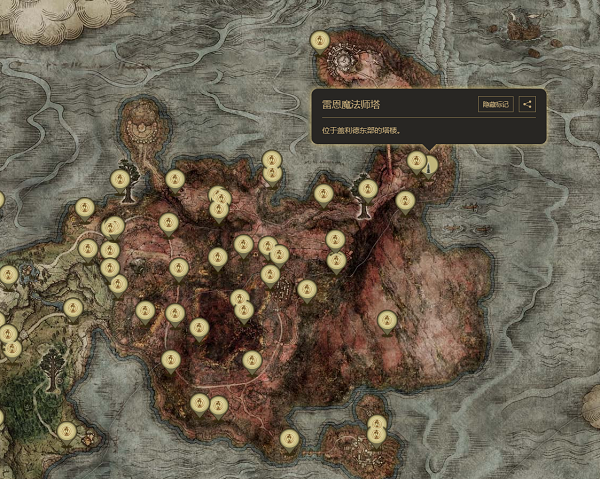Share the 雷恩魔法师塔 location
This screenshot has height=479, width=600.
pos(529,104)
